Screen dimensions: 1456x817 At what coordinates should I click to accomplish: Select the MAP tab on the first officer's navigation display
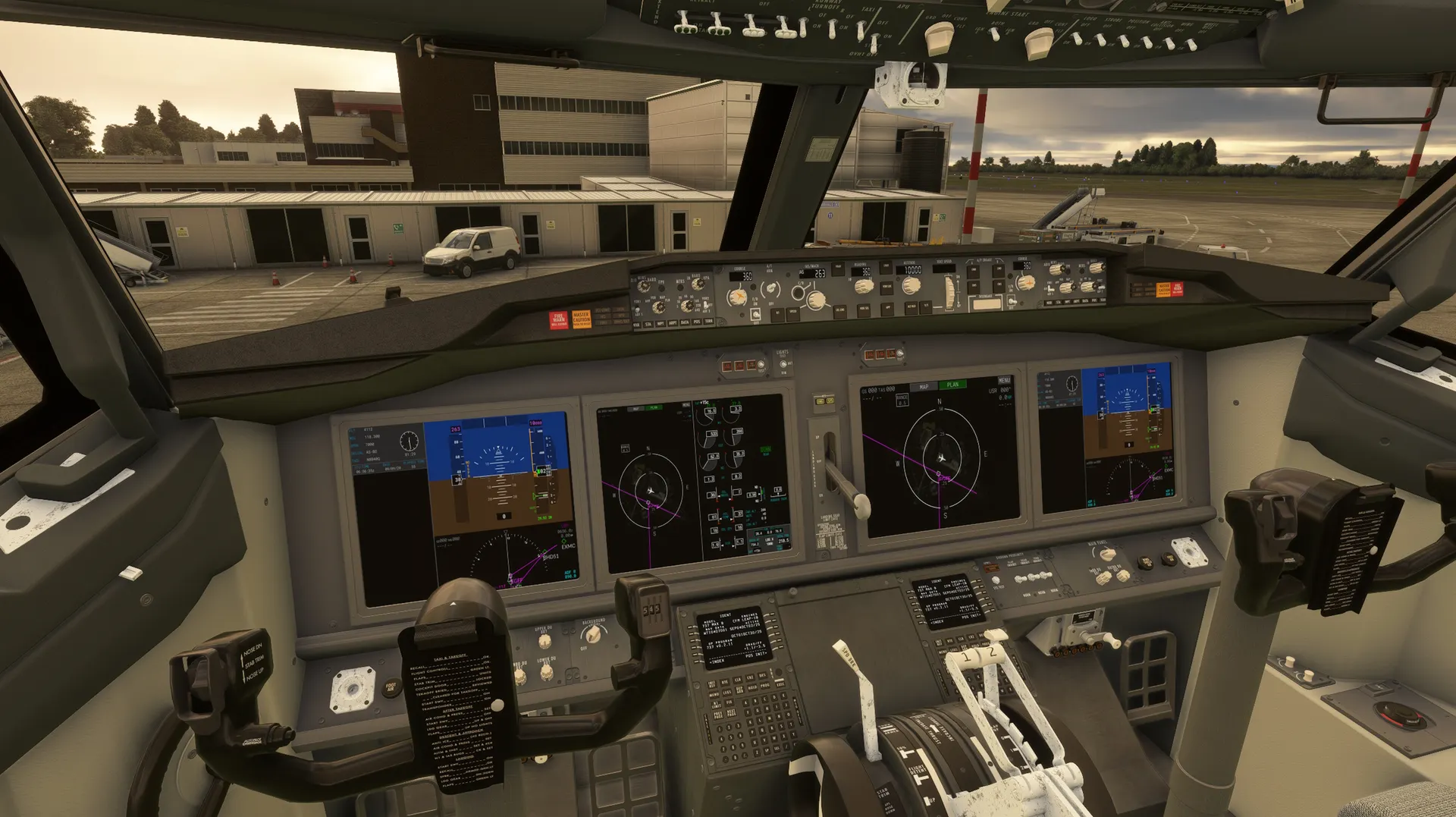coord(924,387)
